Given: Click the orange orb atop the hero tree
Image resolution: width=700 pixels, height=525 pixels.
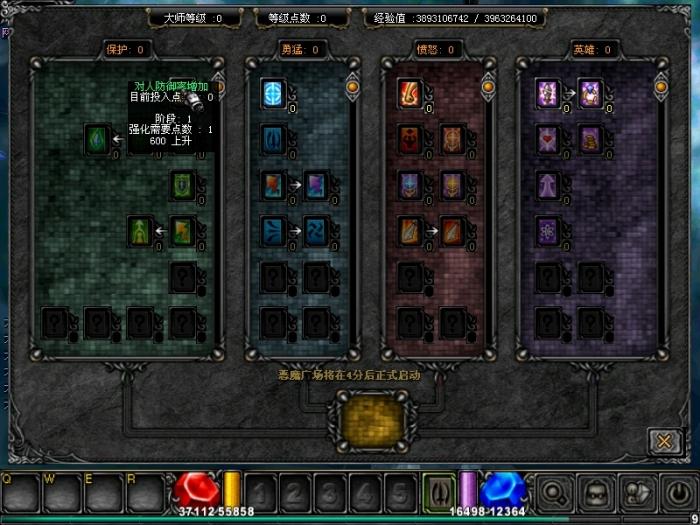Looking at the screenshot, I should pos(659,87).
